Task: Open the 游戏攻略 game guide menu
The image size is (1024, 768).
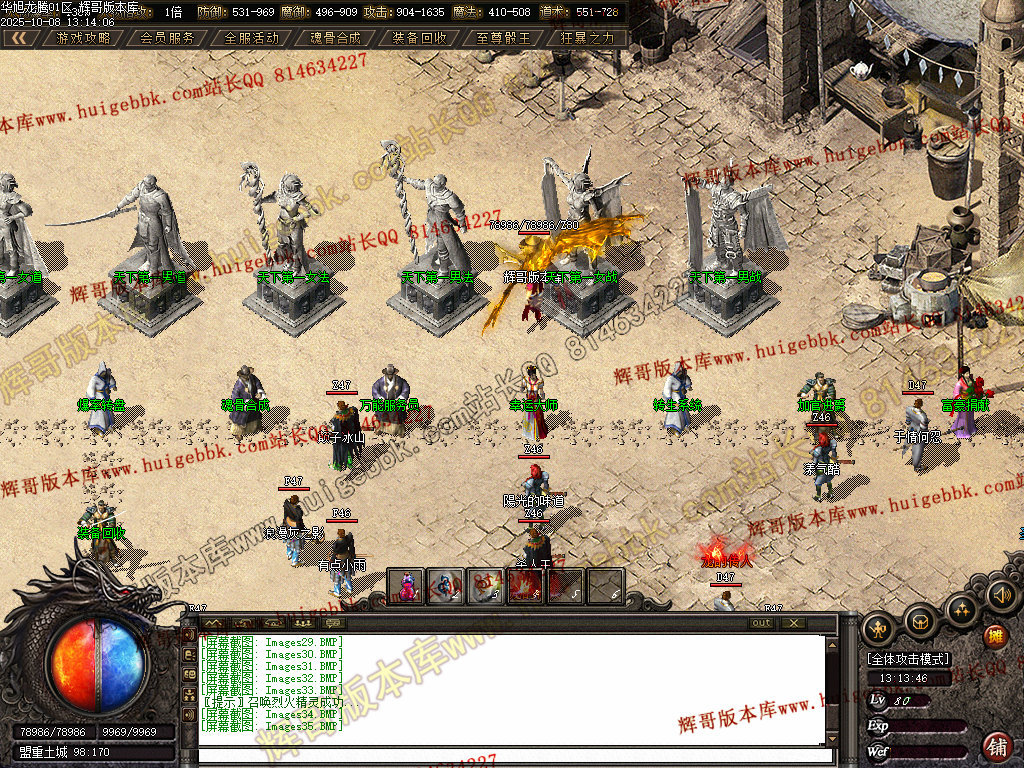Action: click(x=84, y=38)
